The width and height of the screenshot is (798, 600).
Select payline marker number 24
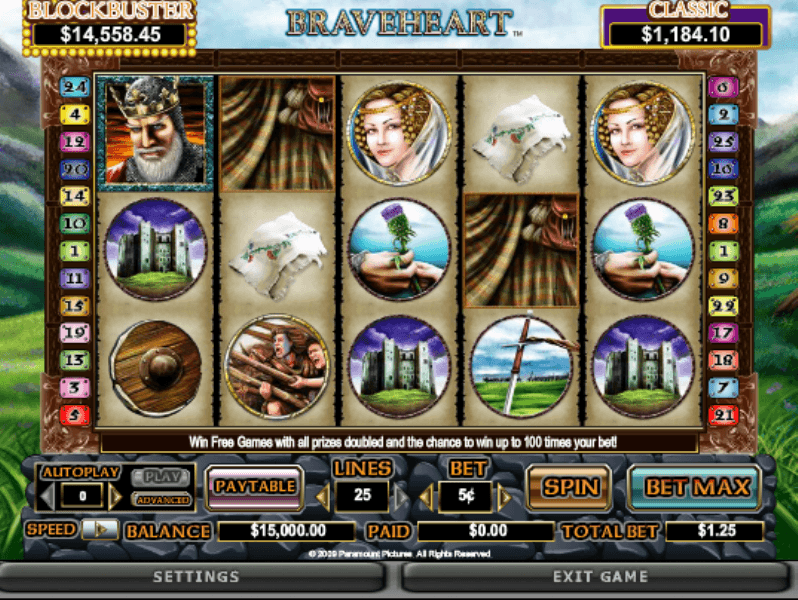tap(75, 87)
